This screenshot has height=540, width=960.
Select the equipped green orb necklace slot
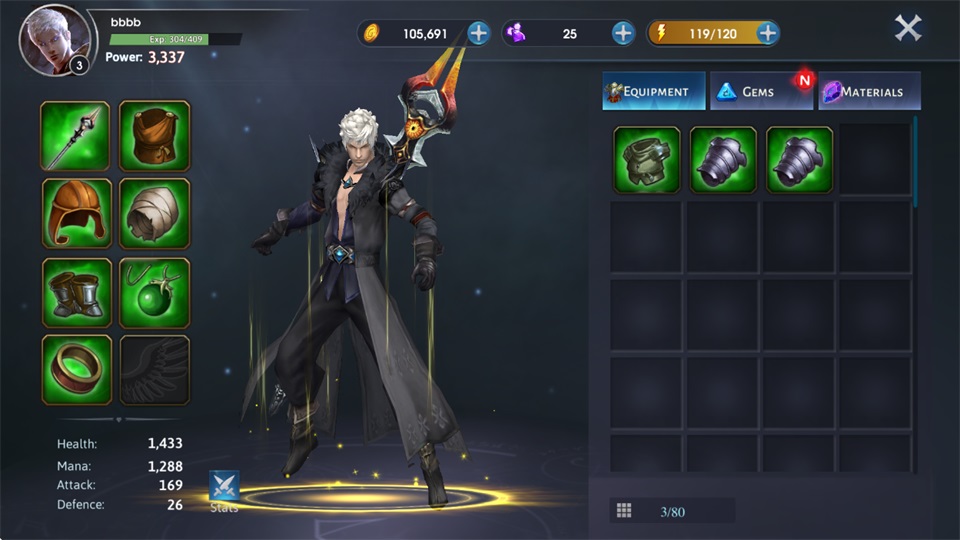tap(155, 292)
